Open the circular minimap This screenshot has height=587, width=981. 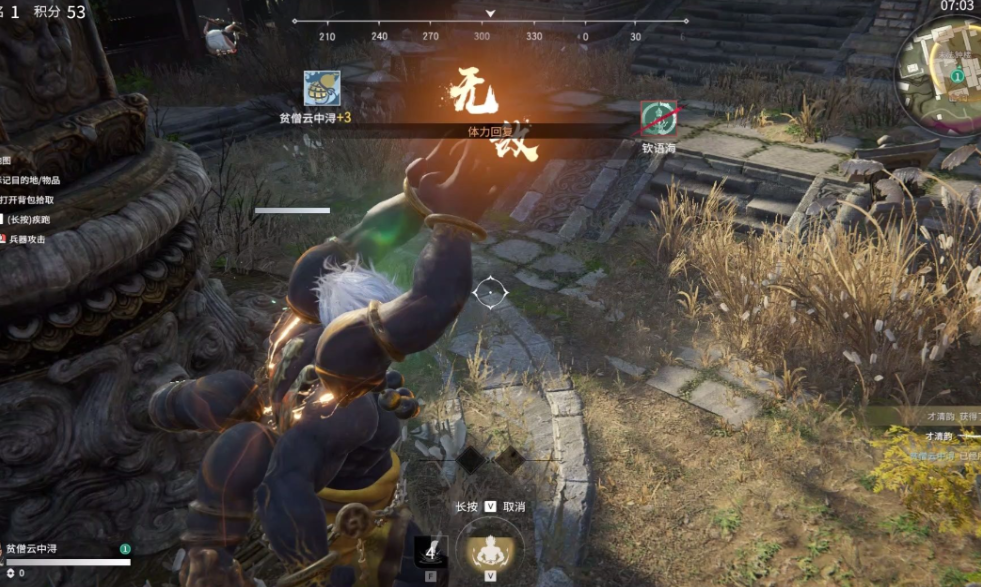click(x=940, y=62)
